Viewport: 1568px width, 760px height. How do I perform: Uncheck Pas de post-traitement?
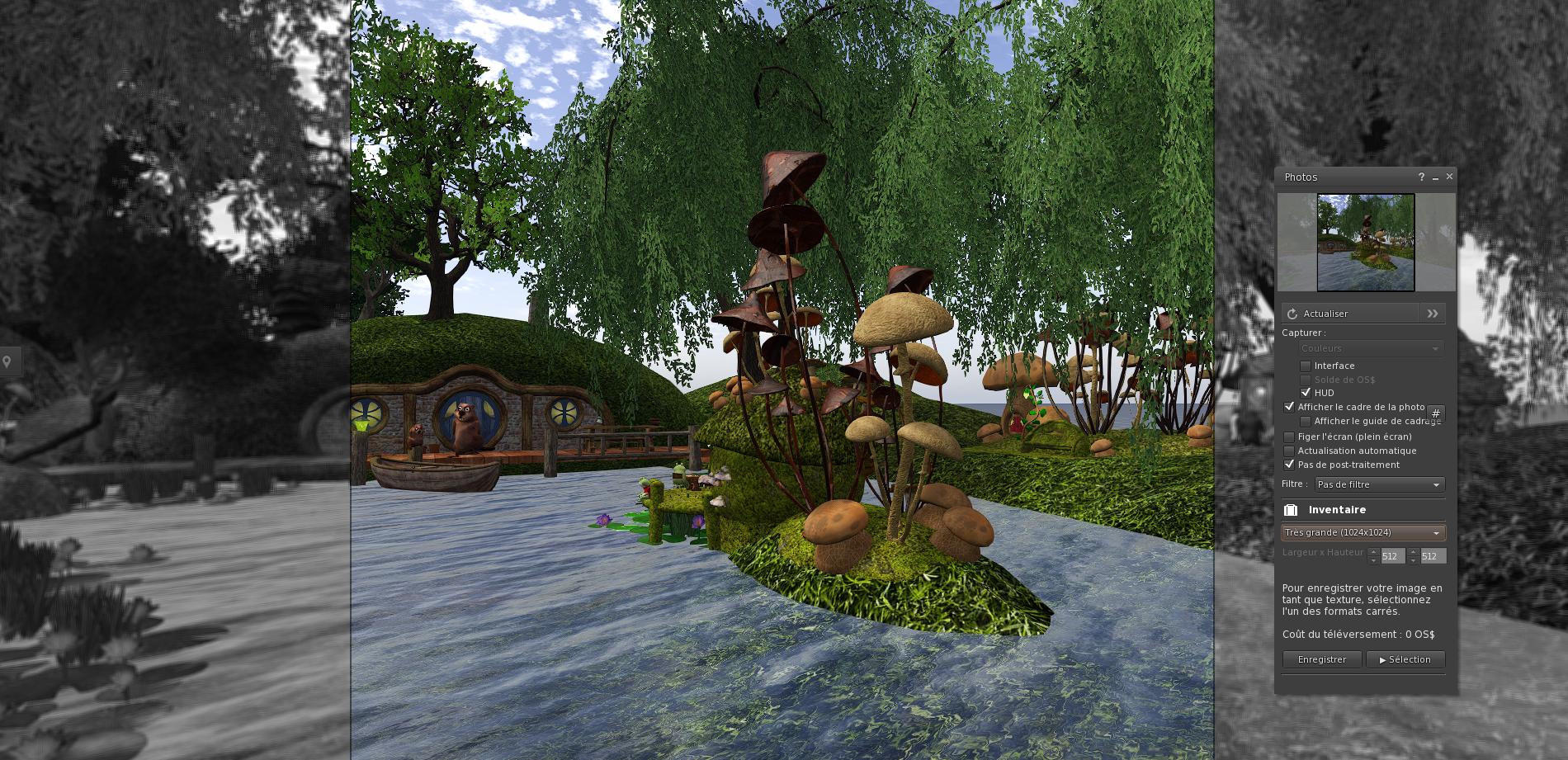click(x=1289, y=465)
